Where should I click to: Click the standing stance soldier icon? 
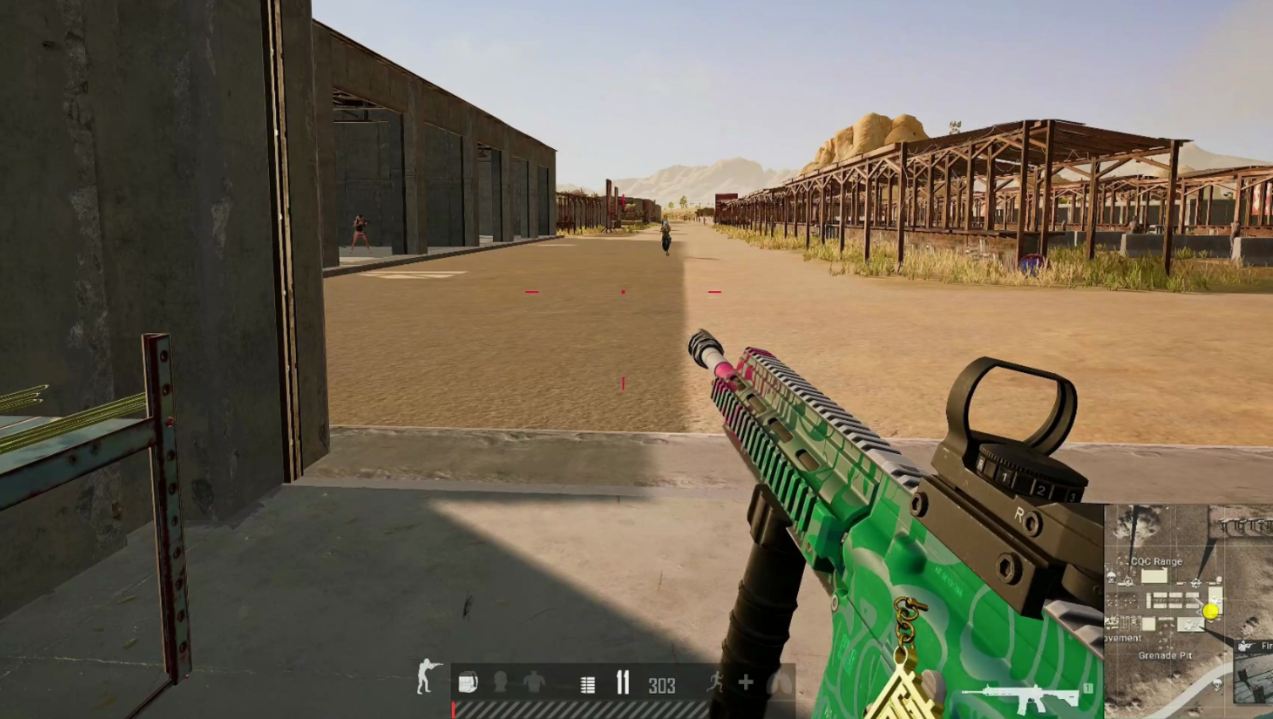[429, 677]
